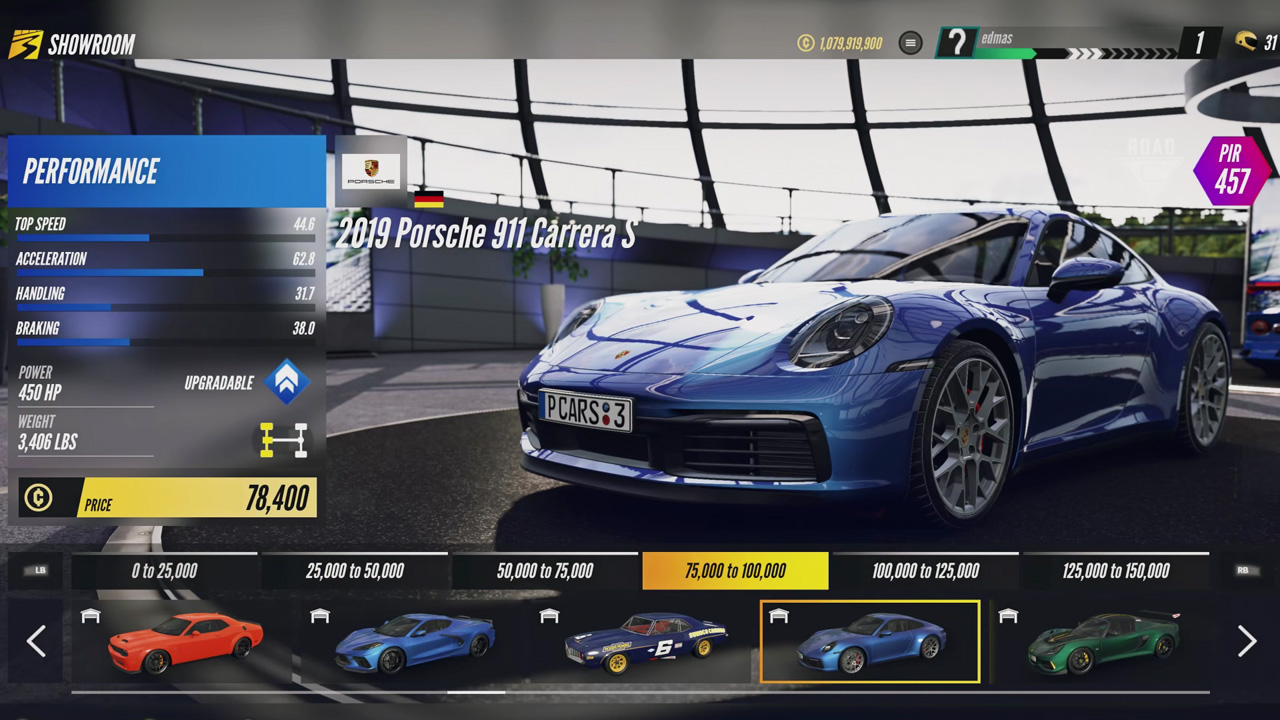
Task: Select the orange Dodge Challenger thumbnail
Action: [x=183, y=642]
